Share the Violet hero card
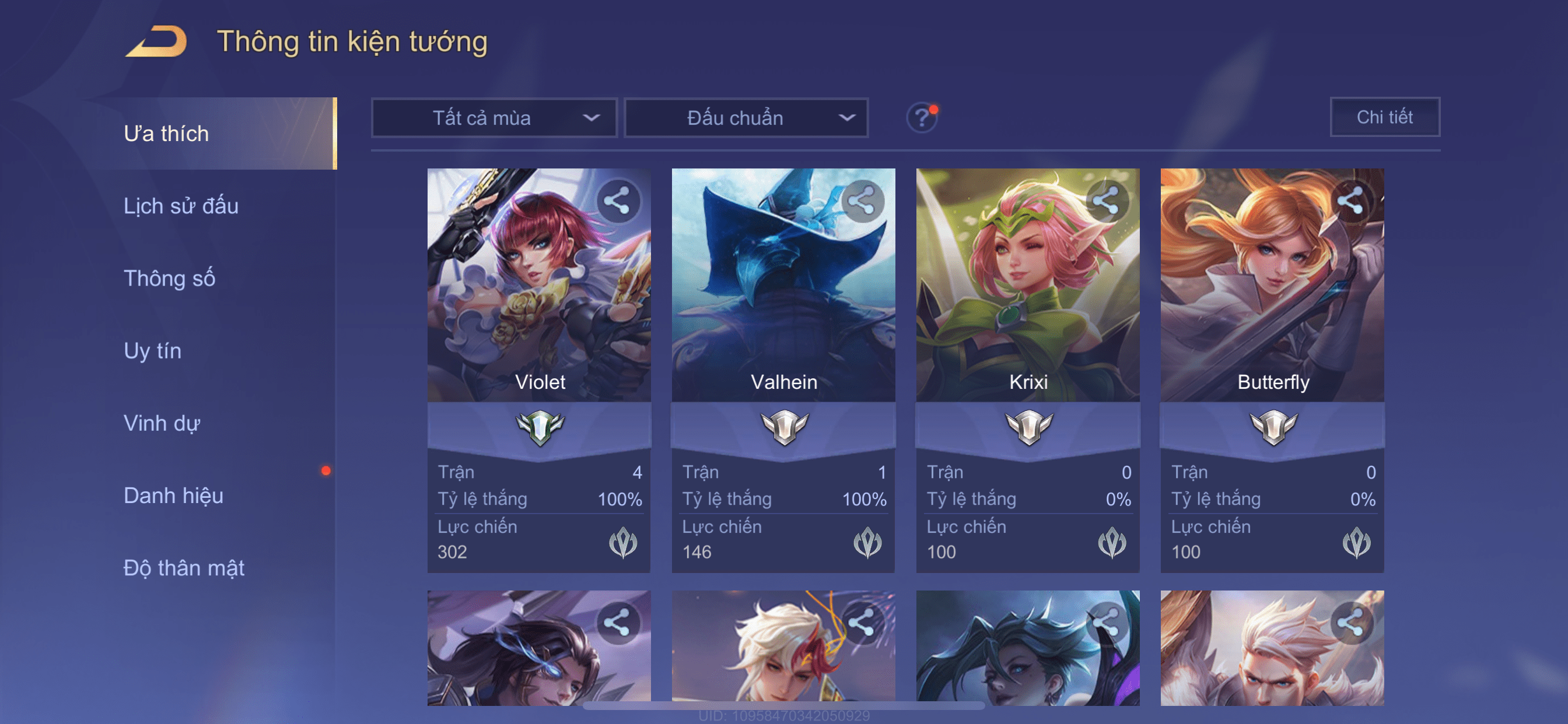The height and width of the screenshot is (724, 1568). tap(617, 200)
